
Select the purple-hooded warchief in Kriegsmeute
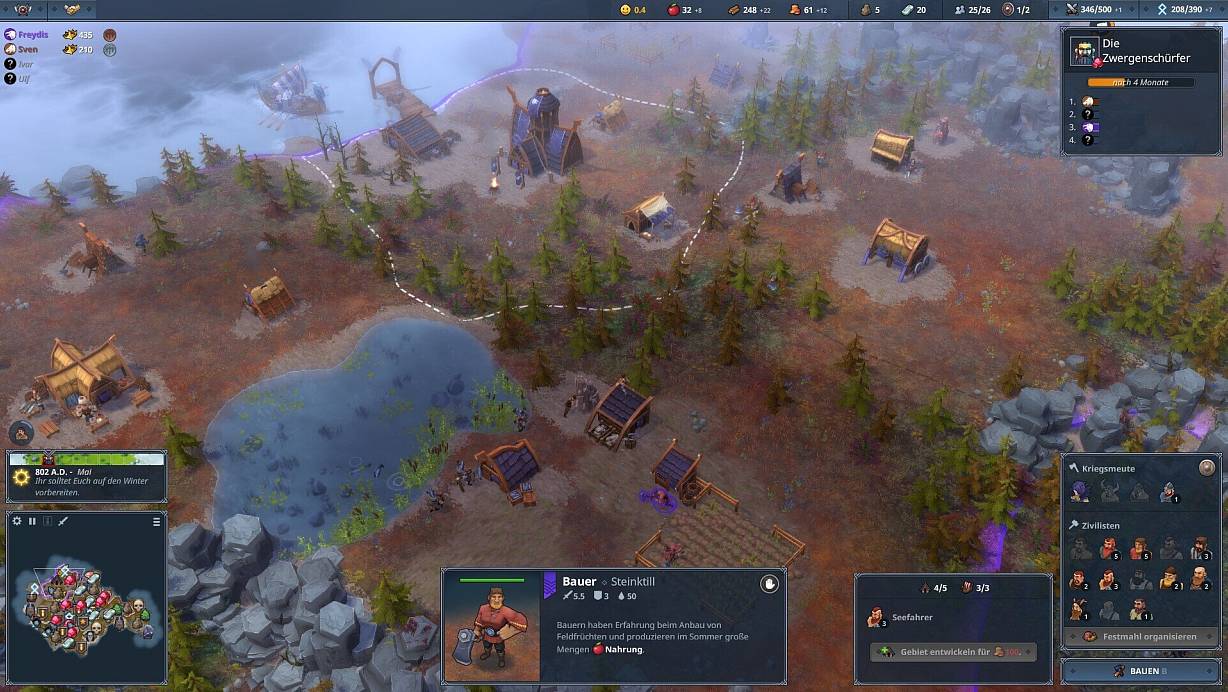point(1080,491)
